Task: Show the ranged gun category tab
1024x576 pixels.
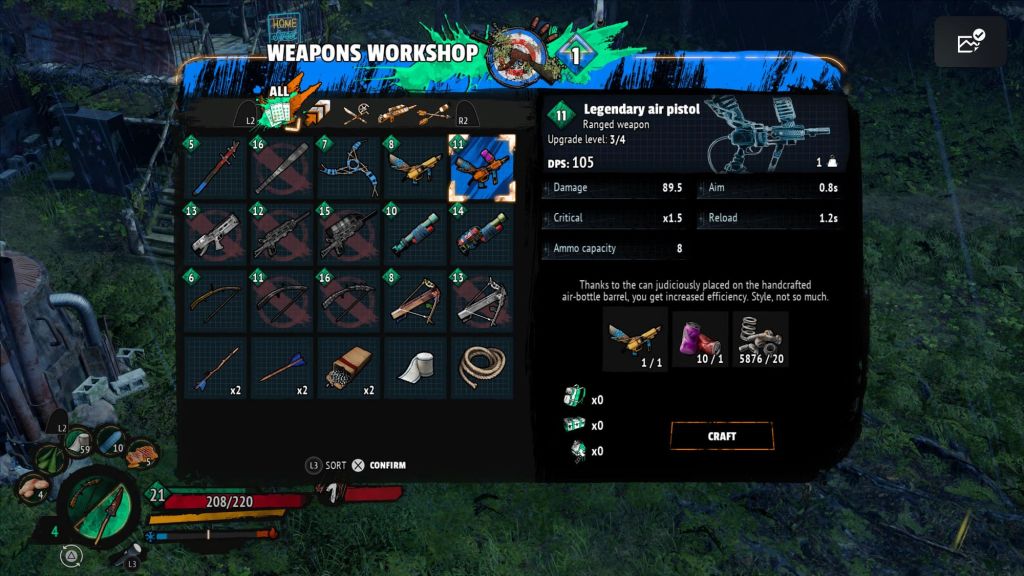Action: pos(394,113)
